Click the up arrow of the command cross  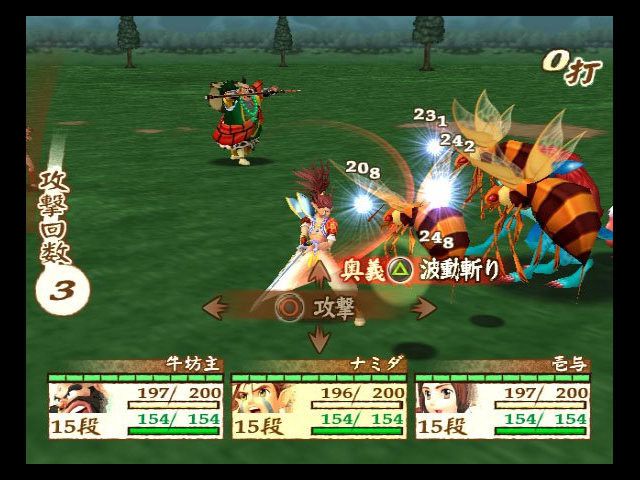pos(319,272)
